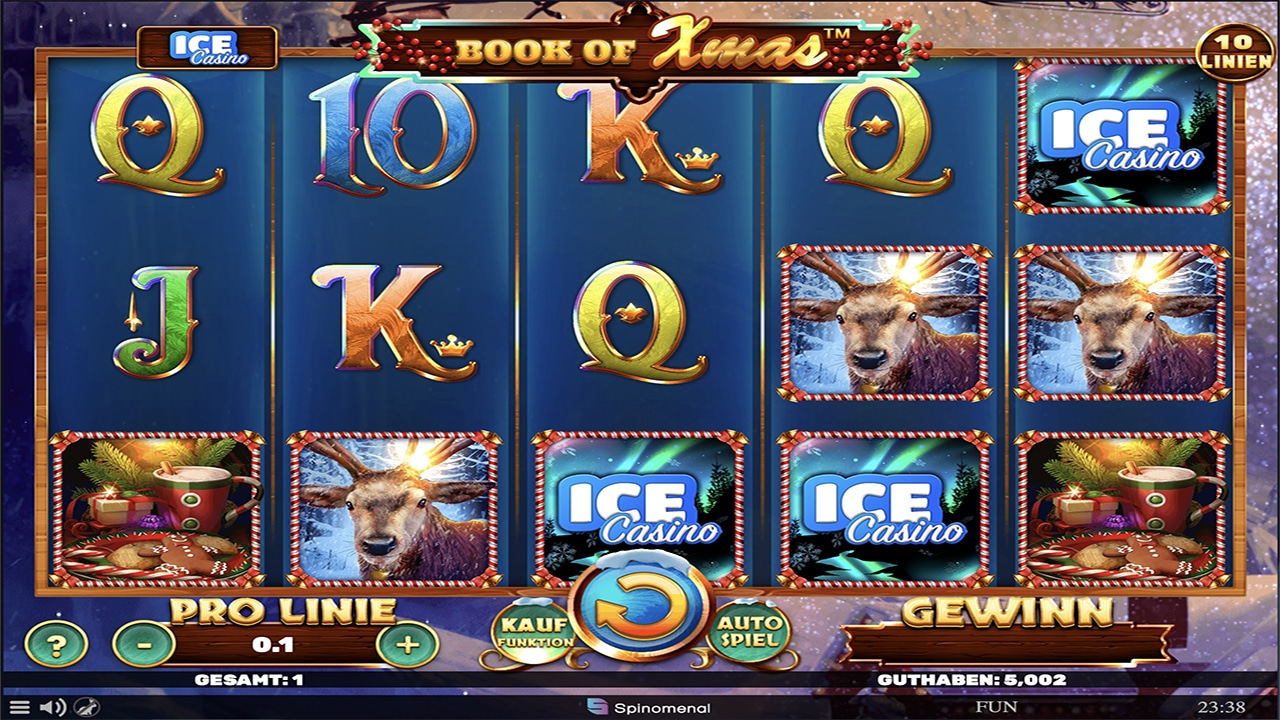Click the ICE Casino logo top left

click(x=208, y=47)
